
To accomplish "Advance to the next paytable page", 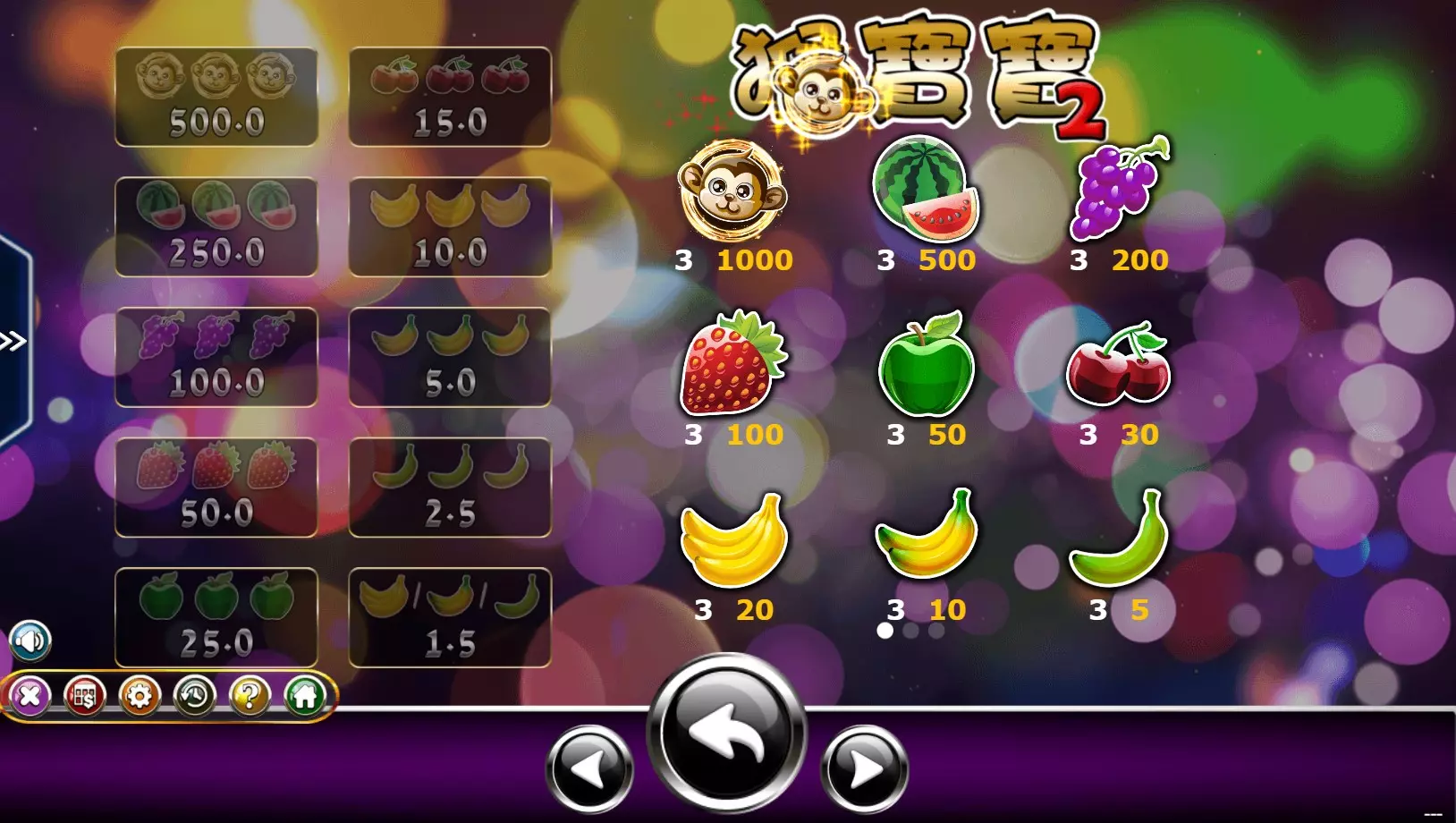I will (864, 768).
